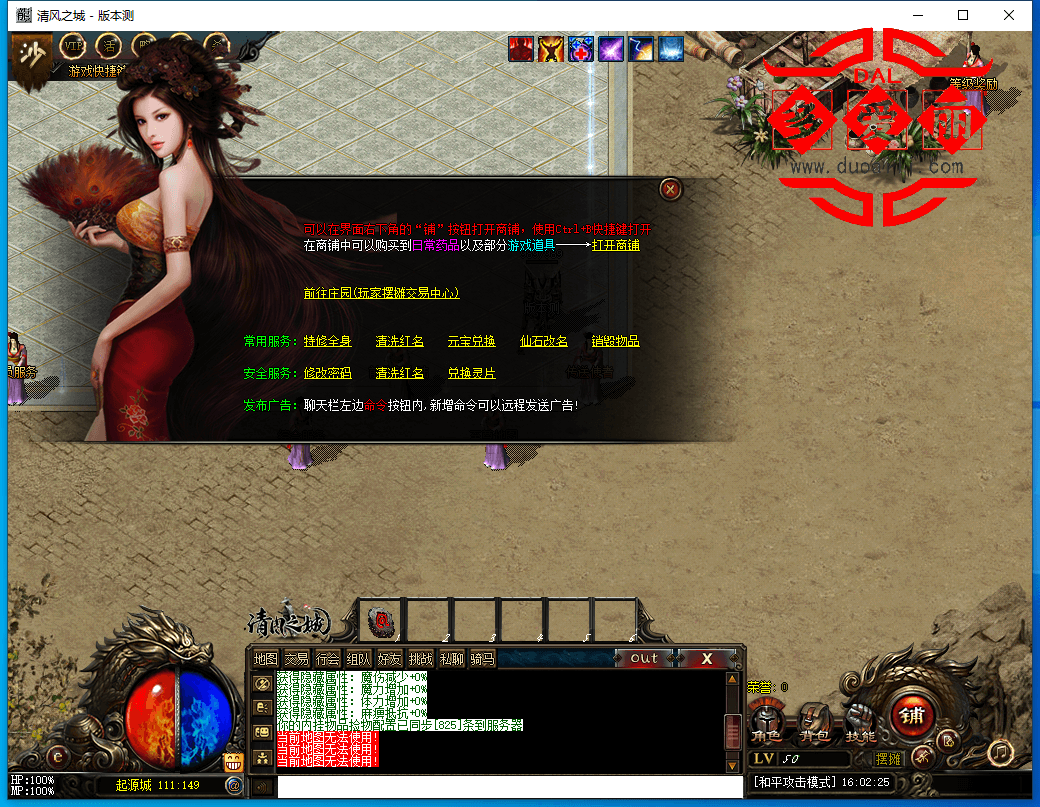Click the 摆摊 stall button
This screenshot has height=807, width=1040.
(888, 759)
